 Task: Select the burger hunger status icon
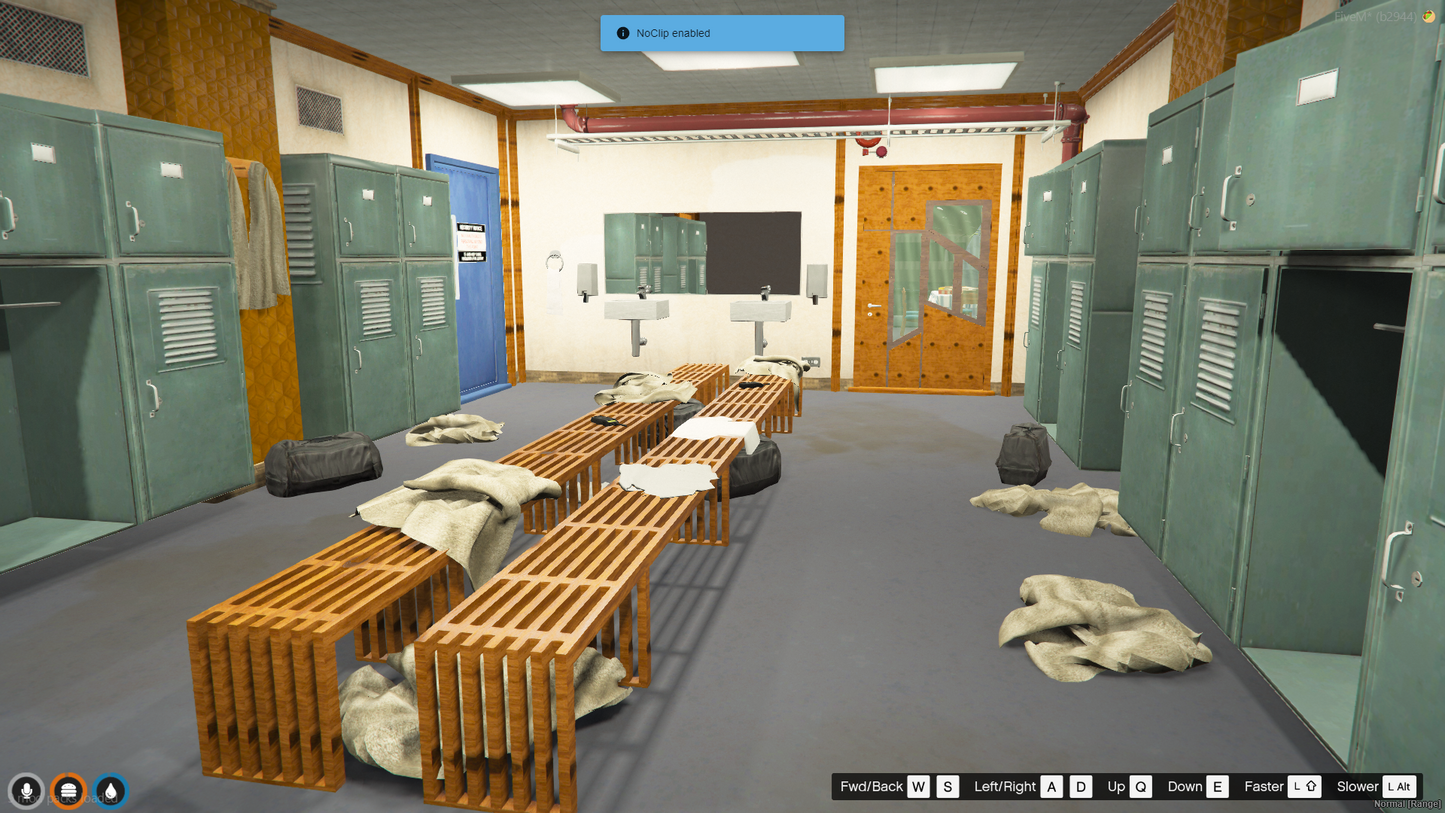[x=68, y=791]
